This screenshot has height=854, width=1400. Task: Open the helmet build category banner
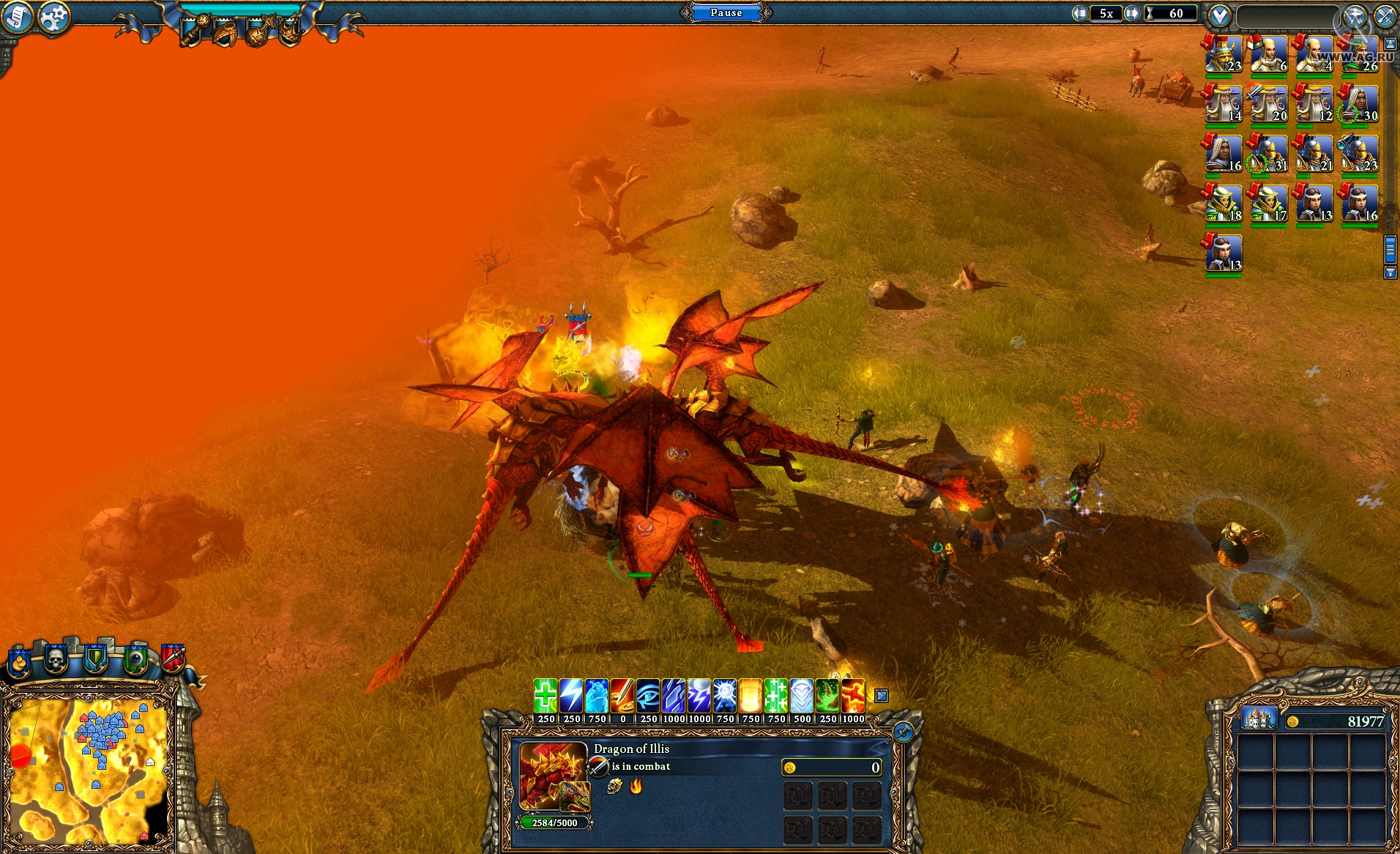[225, 34]
